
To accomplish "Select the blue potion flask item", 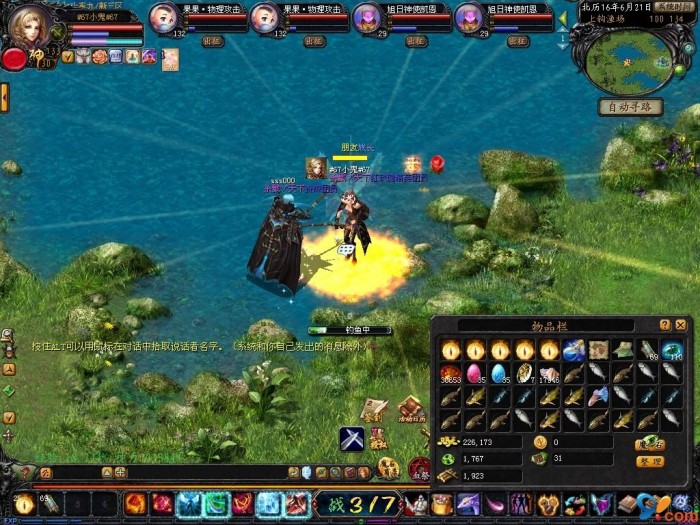I will (573, 349).
